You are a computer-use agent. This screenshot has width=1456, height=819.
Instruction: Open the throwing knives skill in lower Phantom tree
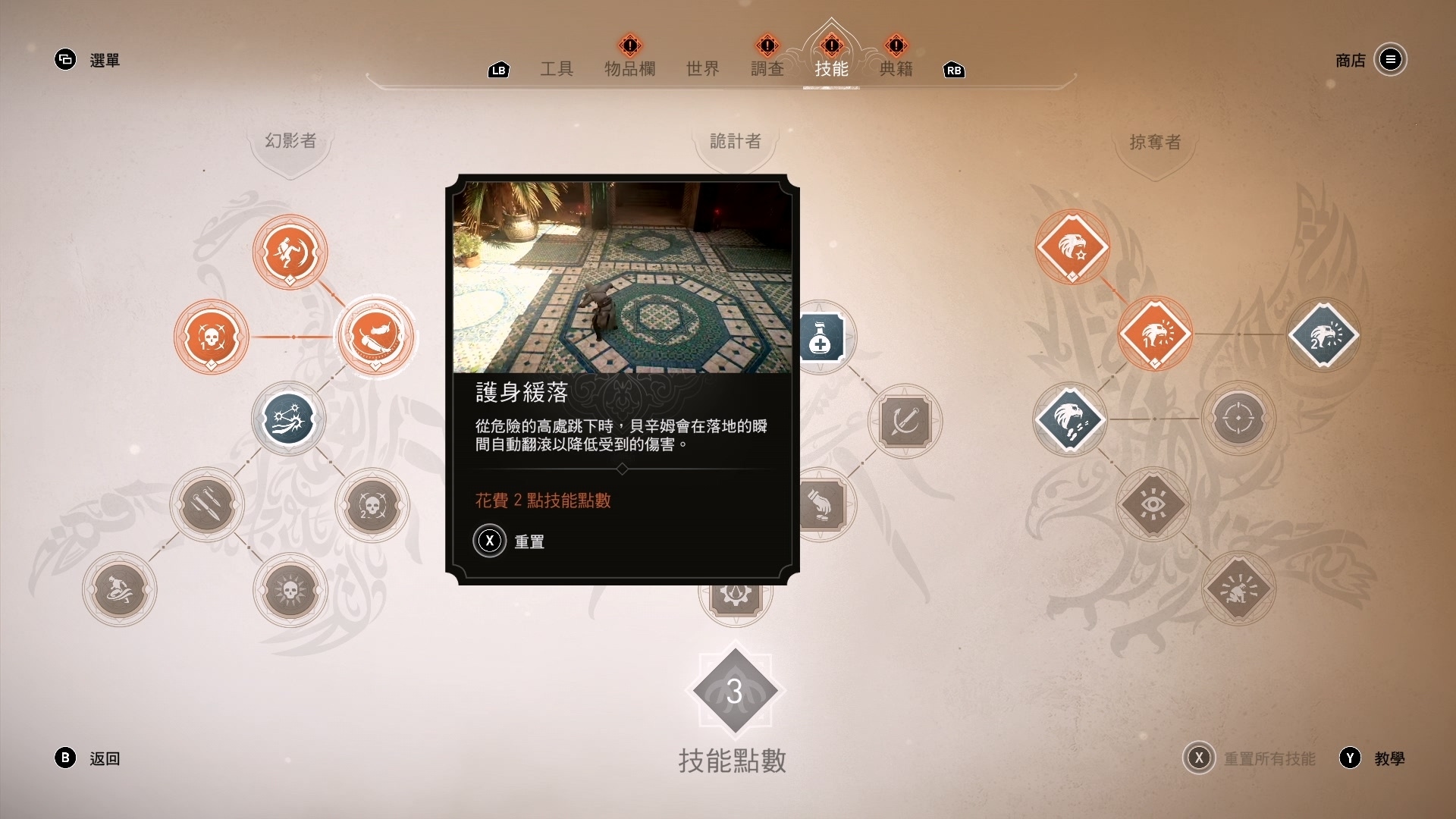click(206, 506)
